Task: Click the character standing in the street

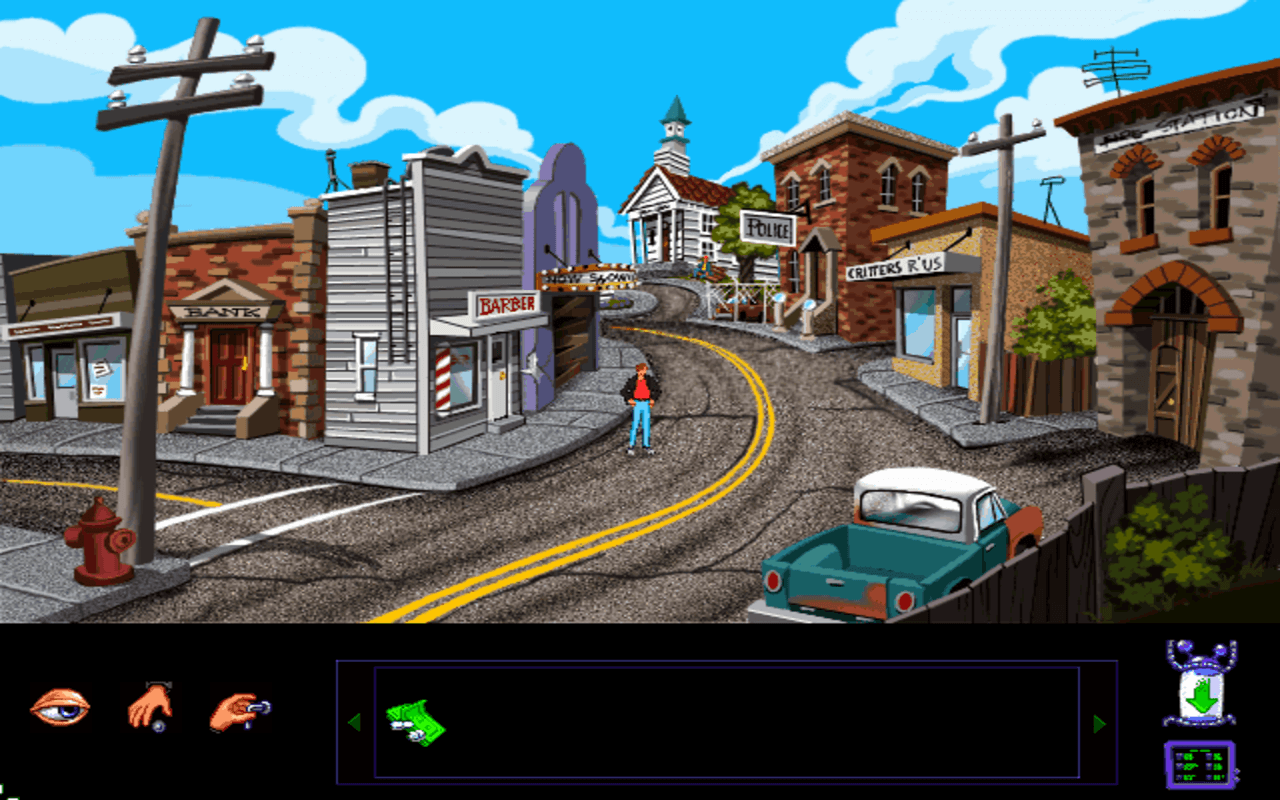Action: click(x=641, y=400)
